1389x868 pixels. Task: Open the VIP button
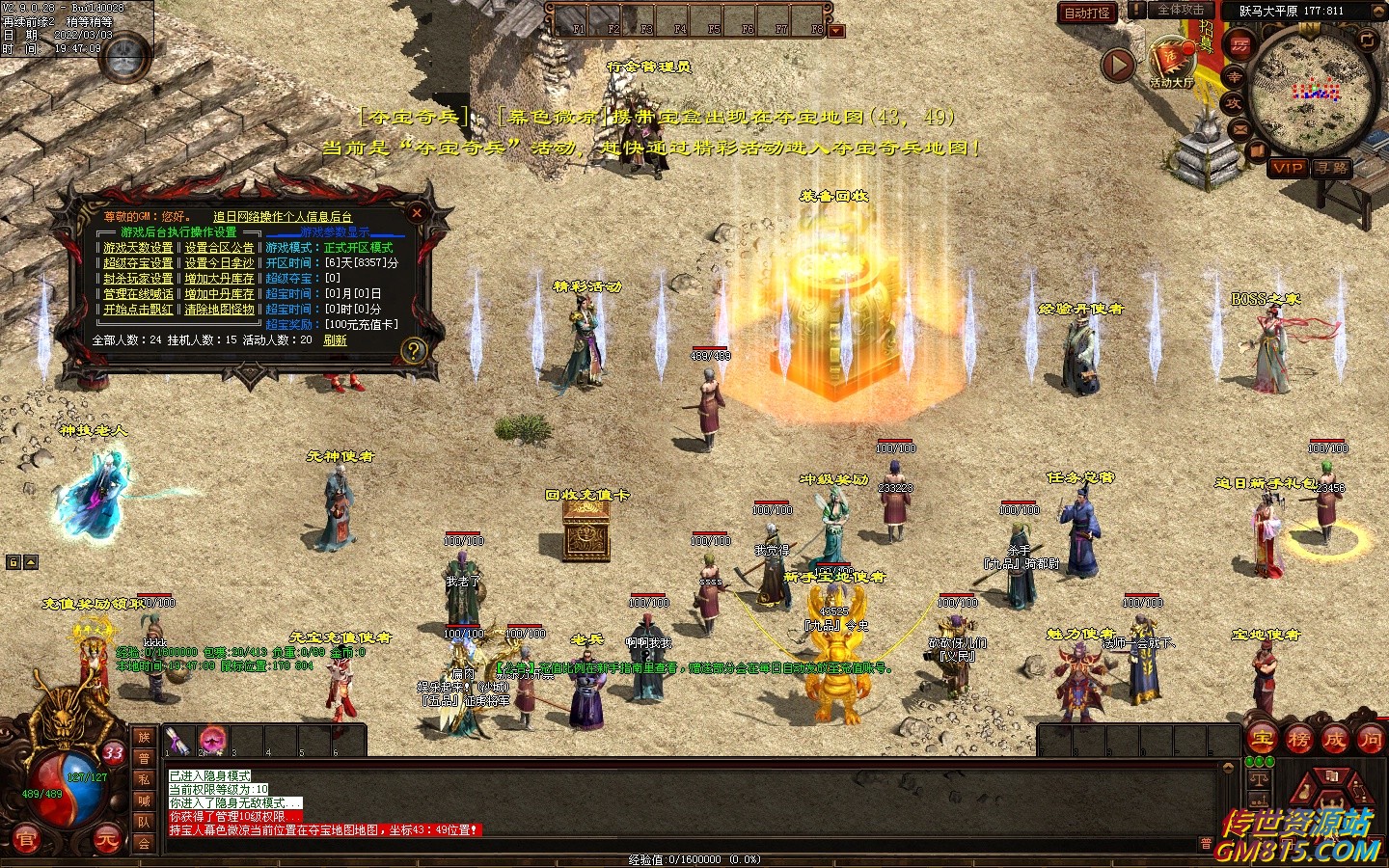tap(1288, 168)
